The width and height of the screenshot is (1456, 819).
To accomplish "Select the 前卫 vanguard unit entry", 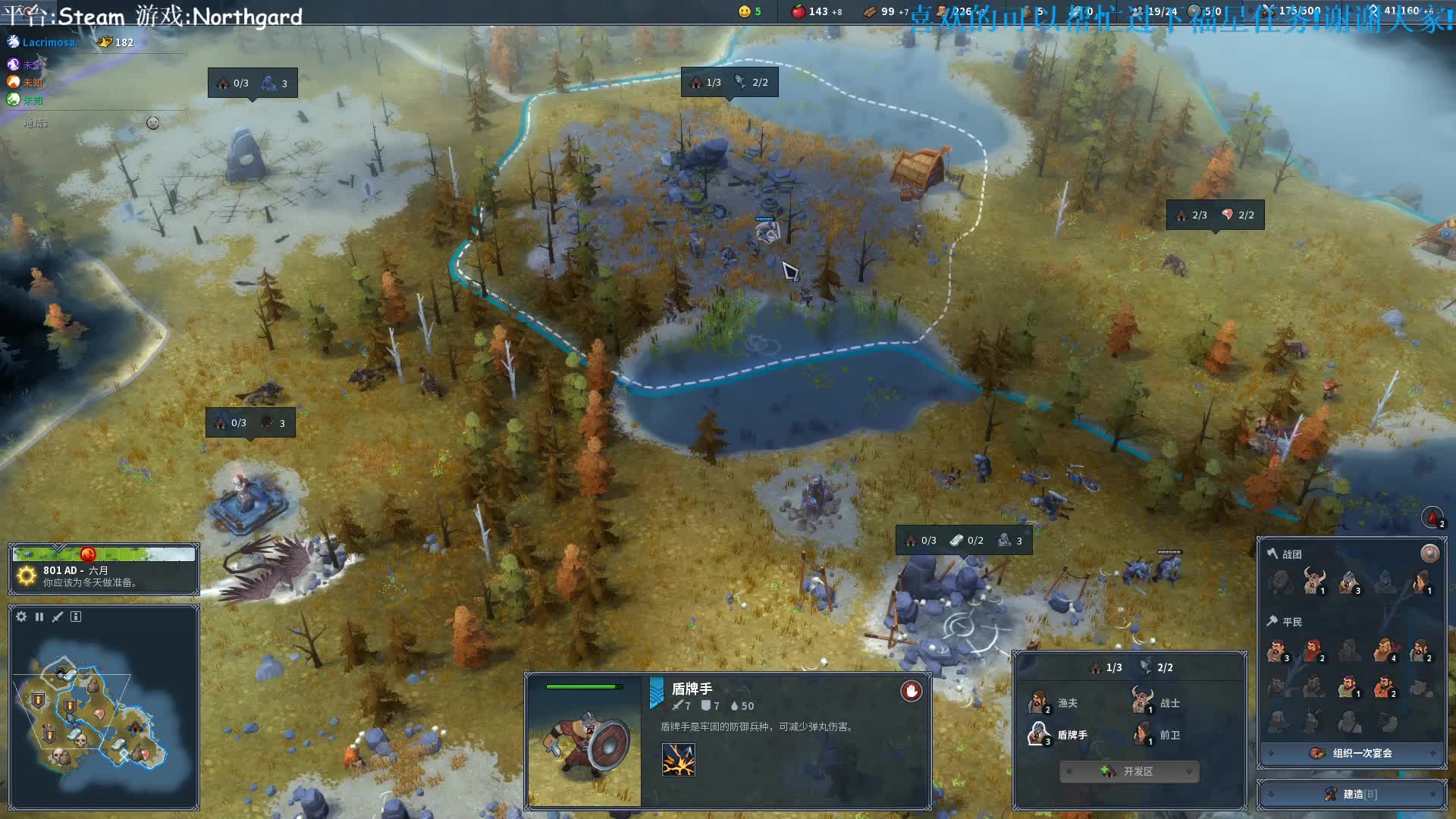I will [x=1156, y=734].
